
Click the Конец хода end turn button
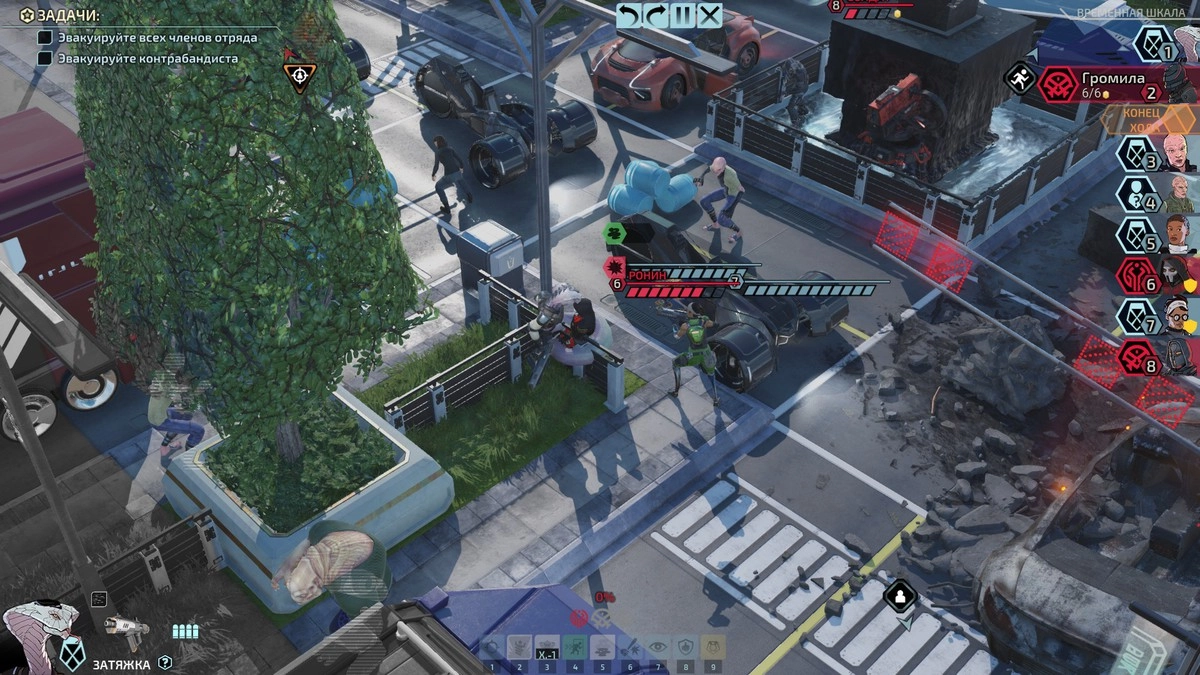tap(1146, 119)
